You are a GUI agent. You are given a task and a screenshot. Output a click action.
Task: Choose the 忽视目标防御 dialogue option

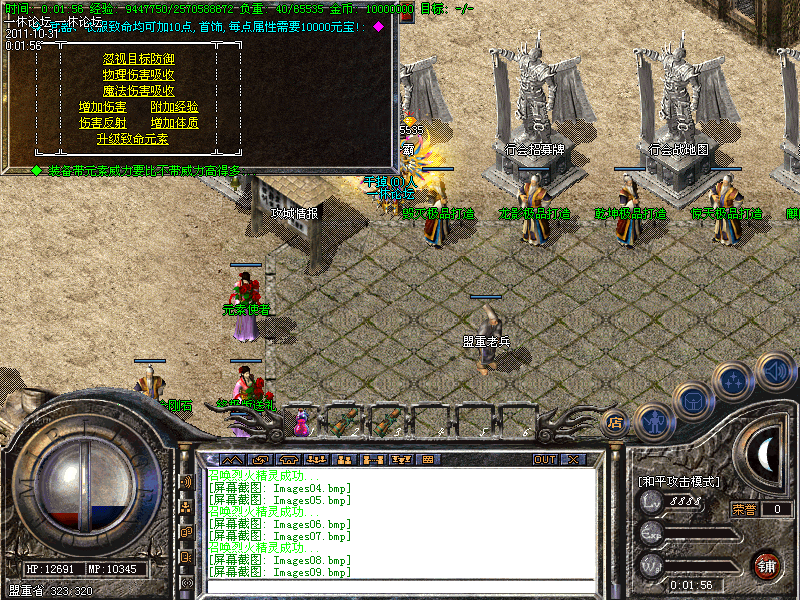click(x=138, y=59)
